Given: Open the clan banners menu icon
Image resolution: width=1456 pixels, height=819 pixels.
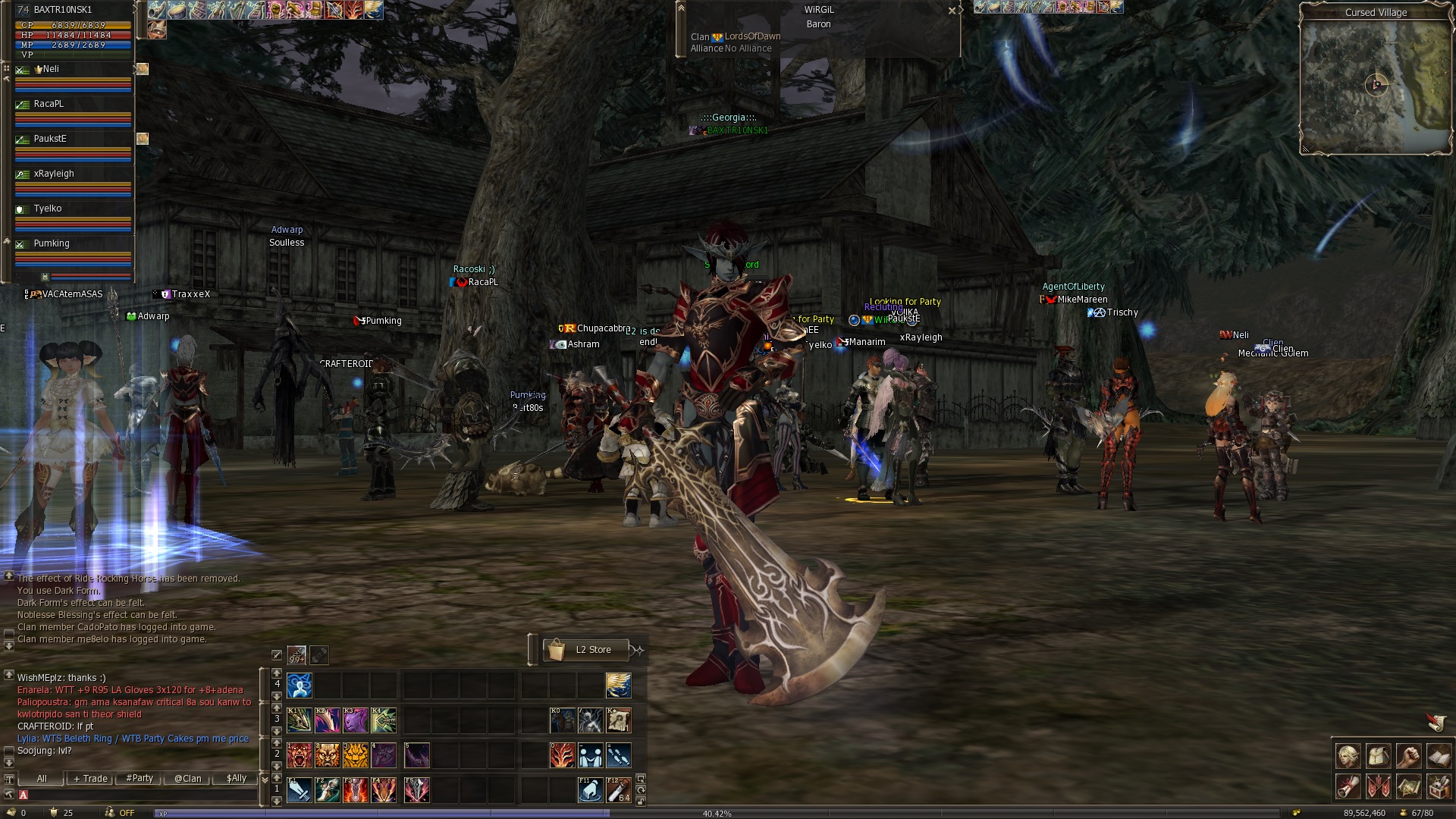Looking at the screenshot, I should click(1378, 786).
